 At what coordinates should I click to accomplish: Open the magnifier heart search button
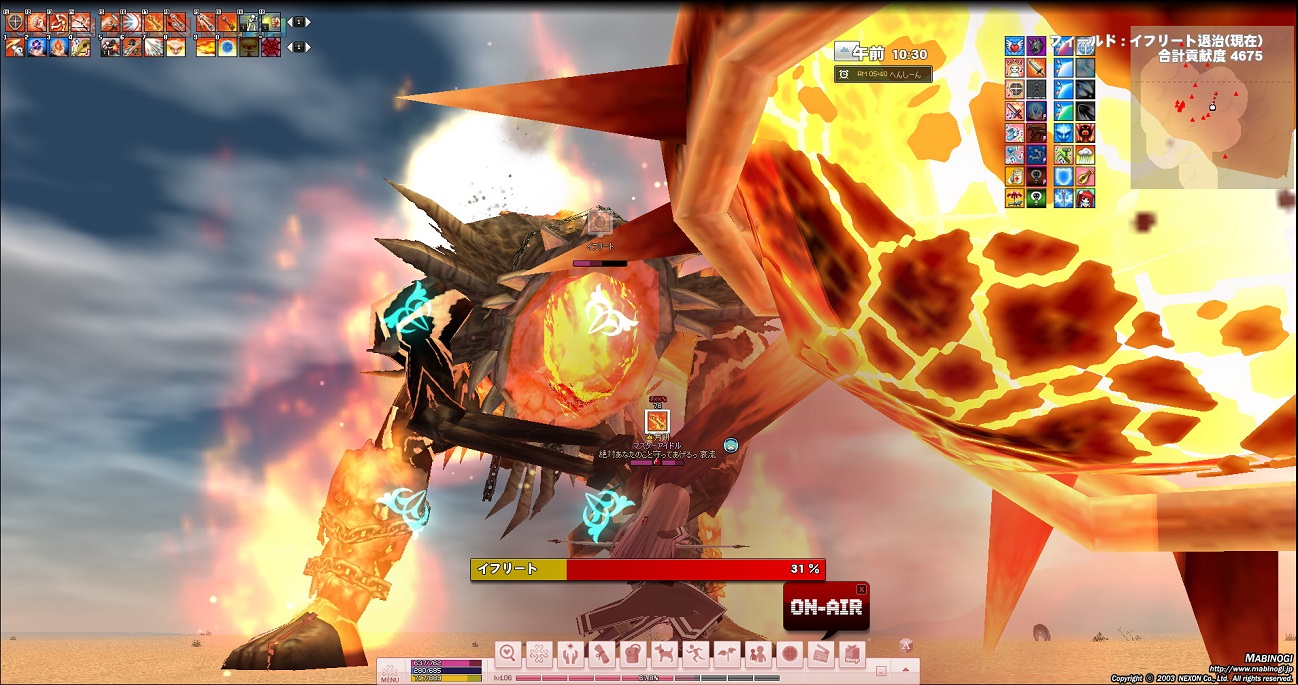tap(508, 654)
